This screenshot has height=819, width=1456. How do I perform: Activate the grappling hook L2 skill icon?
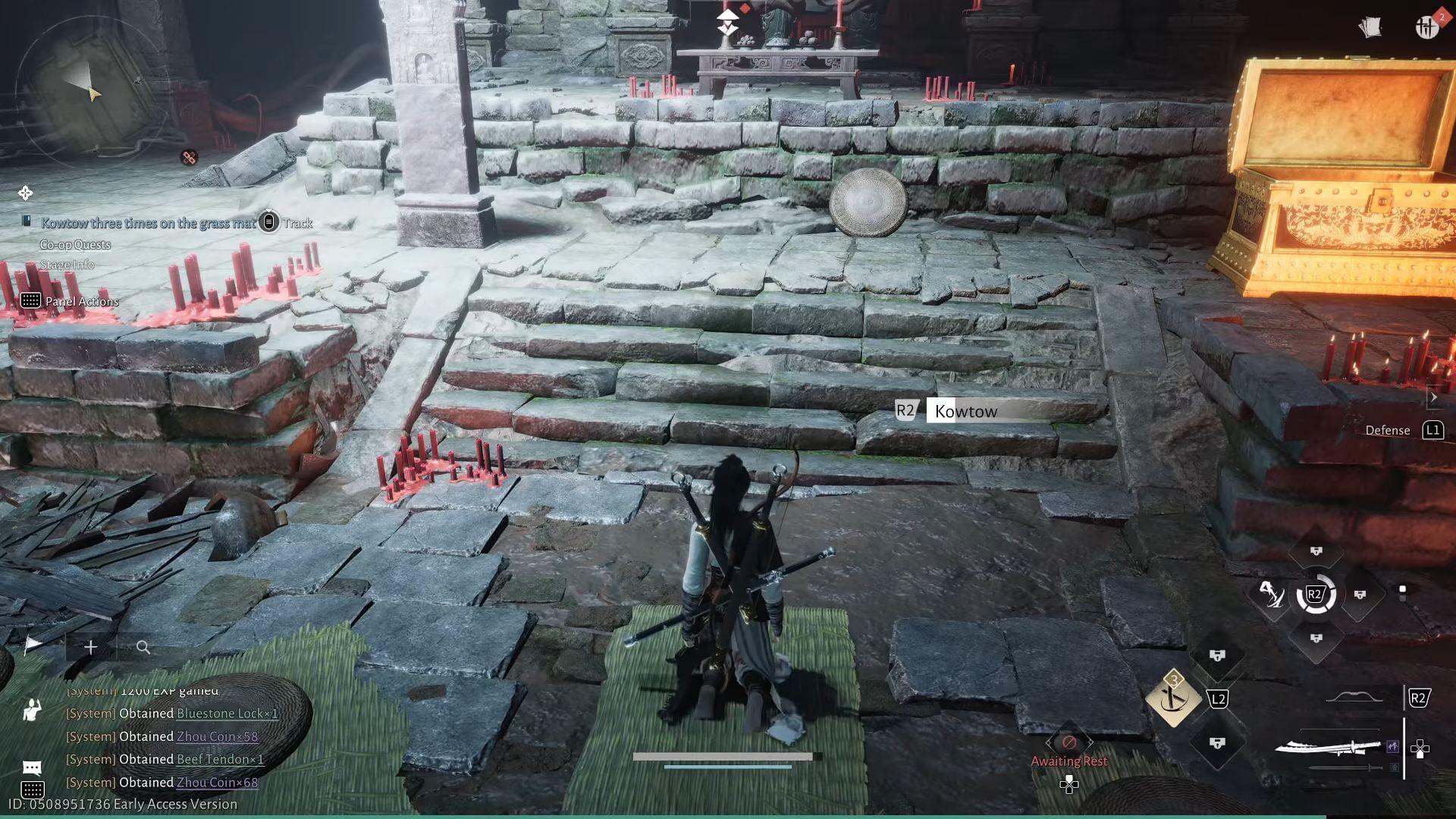tap(1173, 698)
